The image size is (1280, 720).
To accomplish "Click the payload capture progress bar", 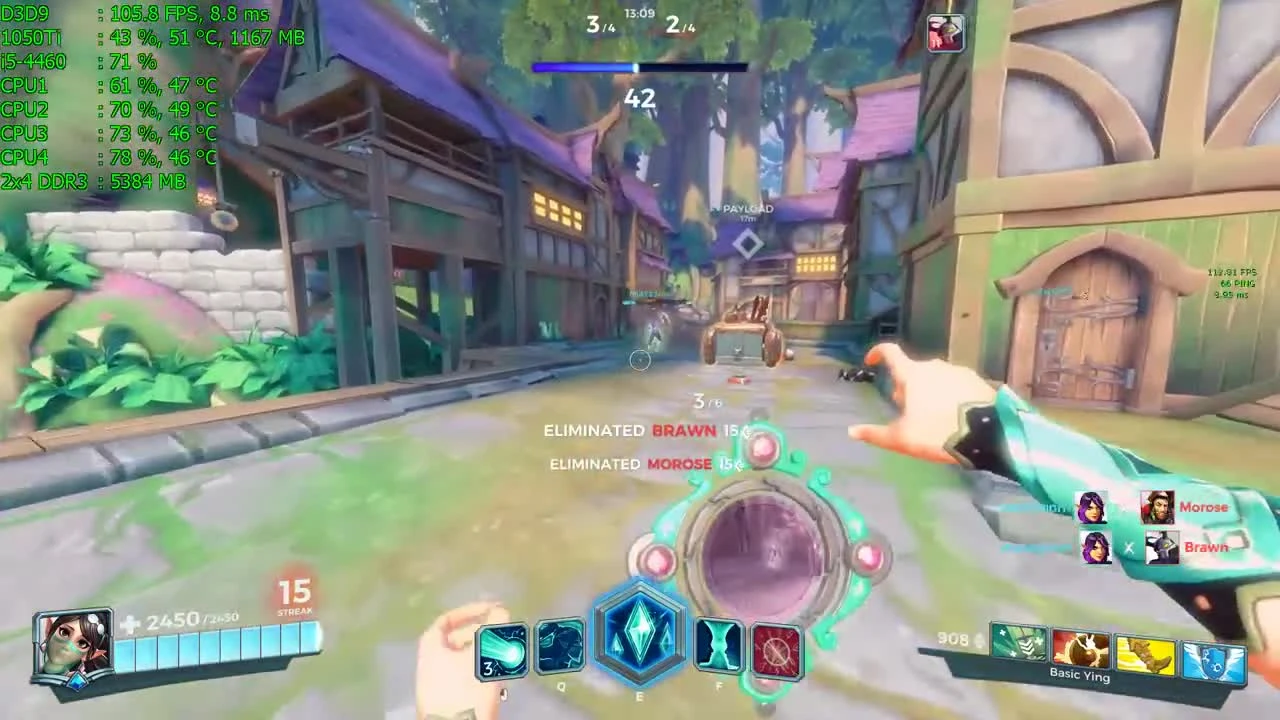I will [x=640, y=66].
